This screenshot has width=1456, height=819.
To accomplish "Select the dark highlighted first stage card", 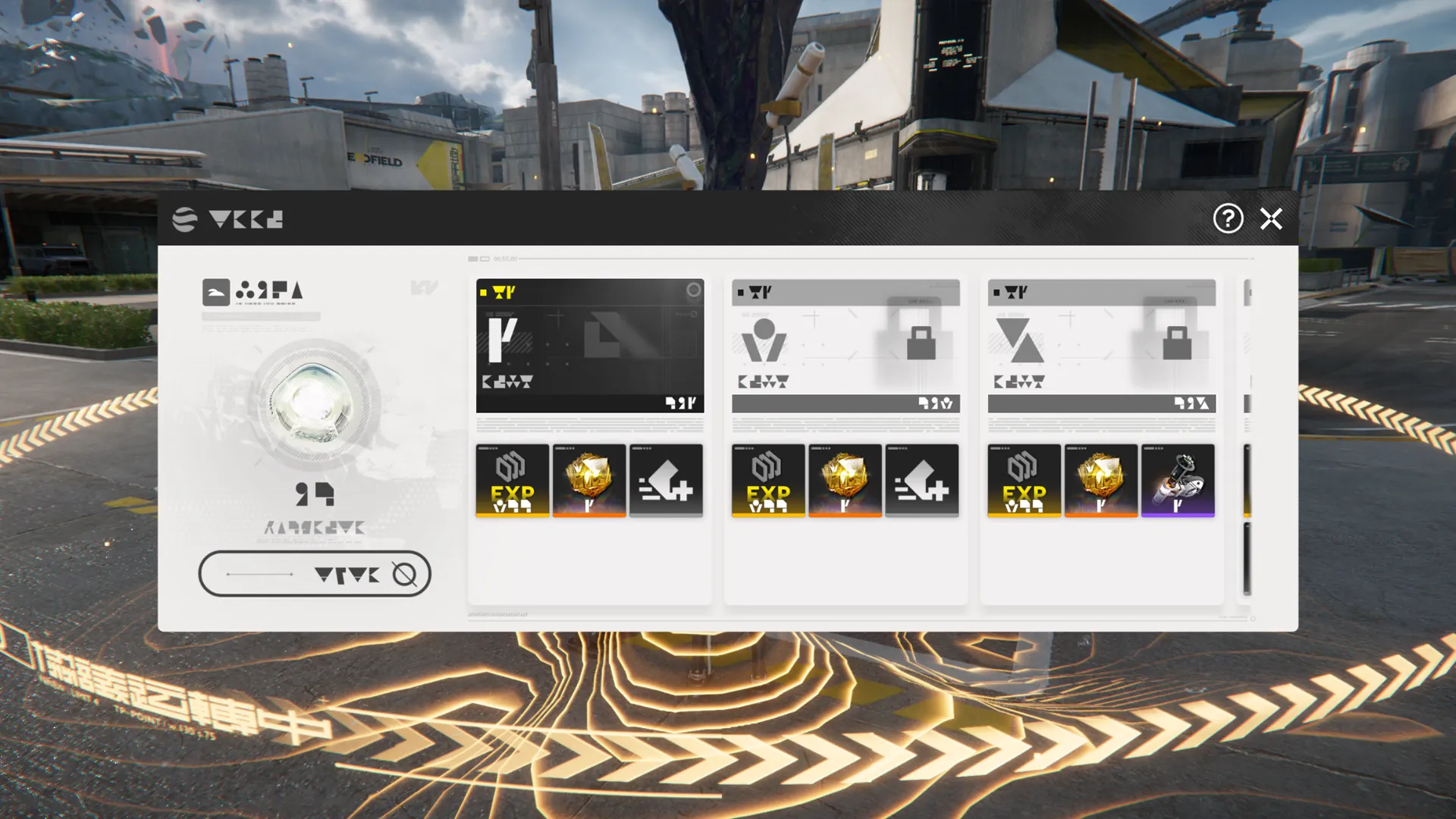I will tap(589, 346).
